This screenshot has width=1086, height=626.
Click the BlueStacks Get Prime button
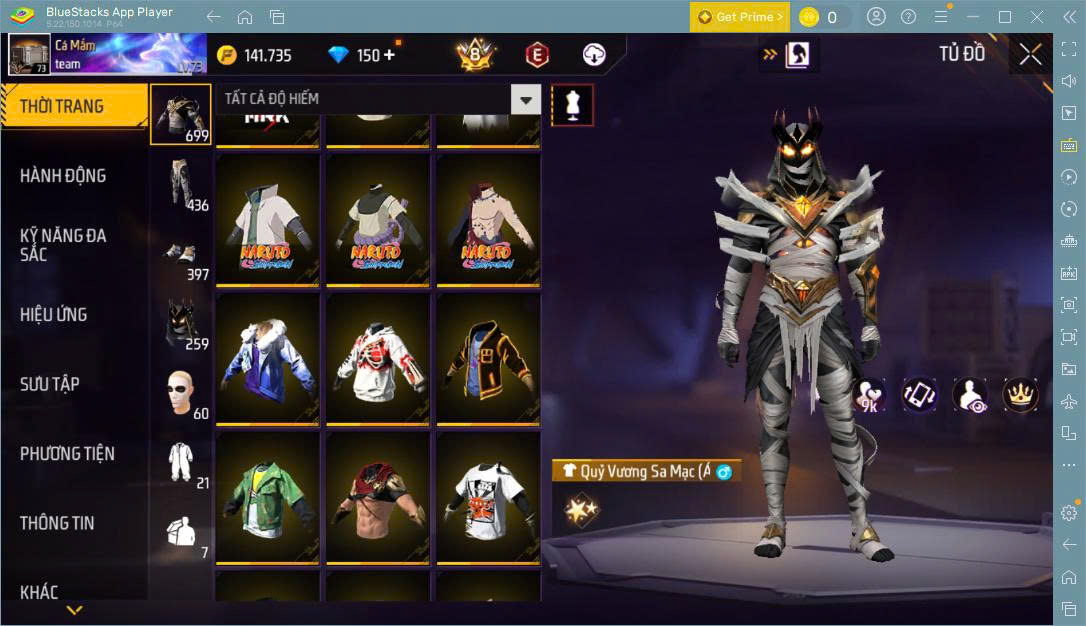[739, 16]
